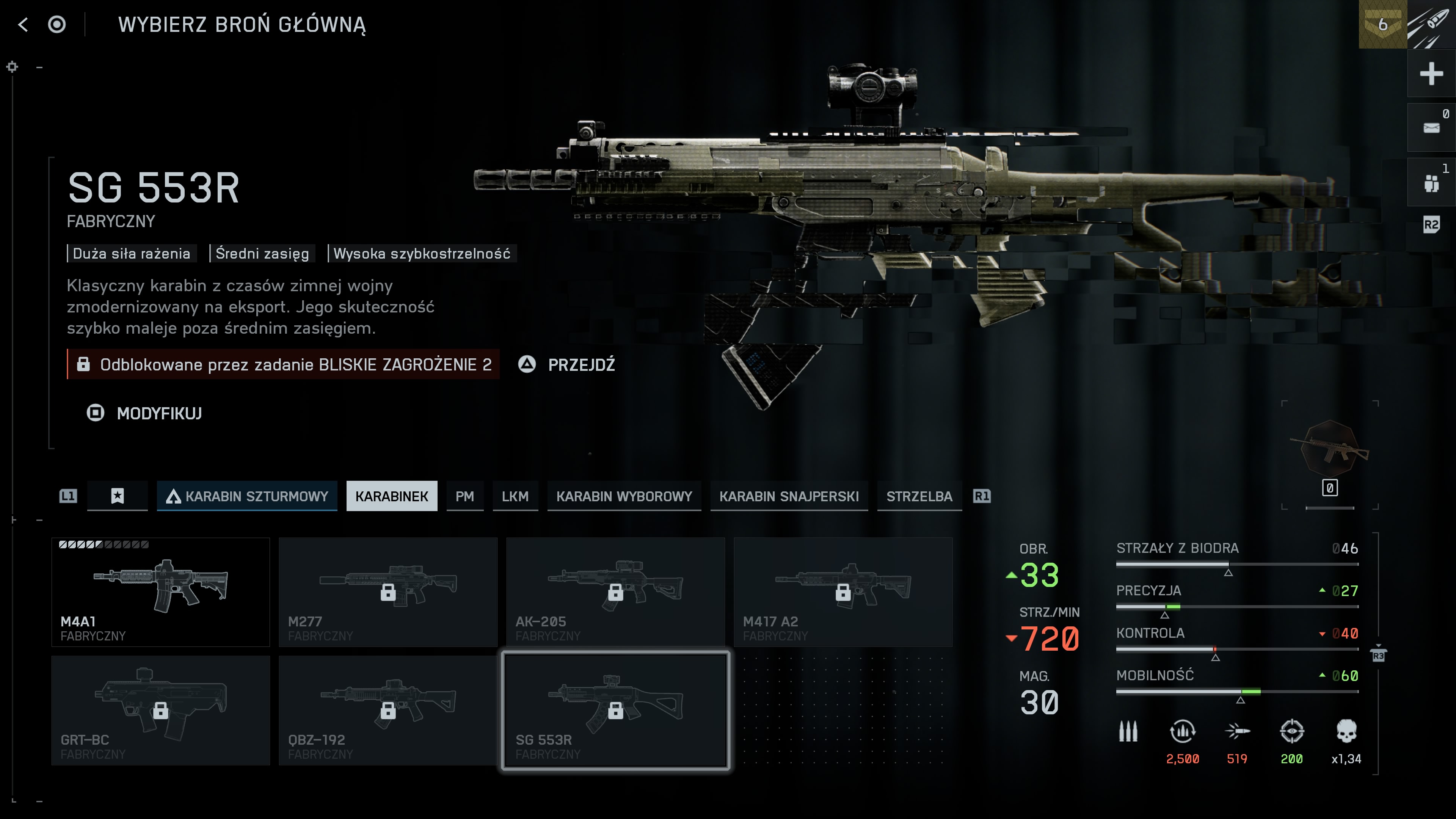The height and width of the screenshot is (819, 1456).
Task: Choose the locked M277 rifle tile
Action: [388, 591]
